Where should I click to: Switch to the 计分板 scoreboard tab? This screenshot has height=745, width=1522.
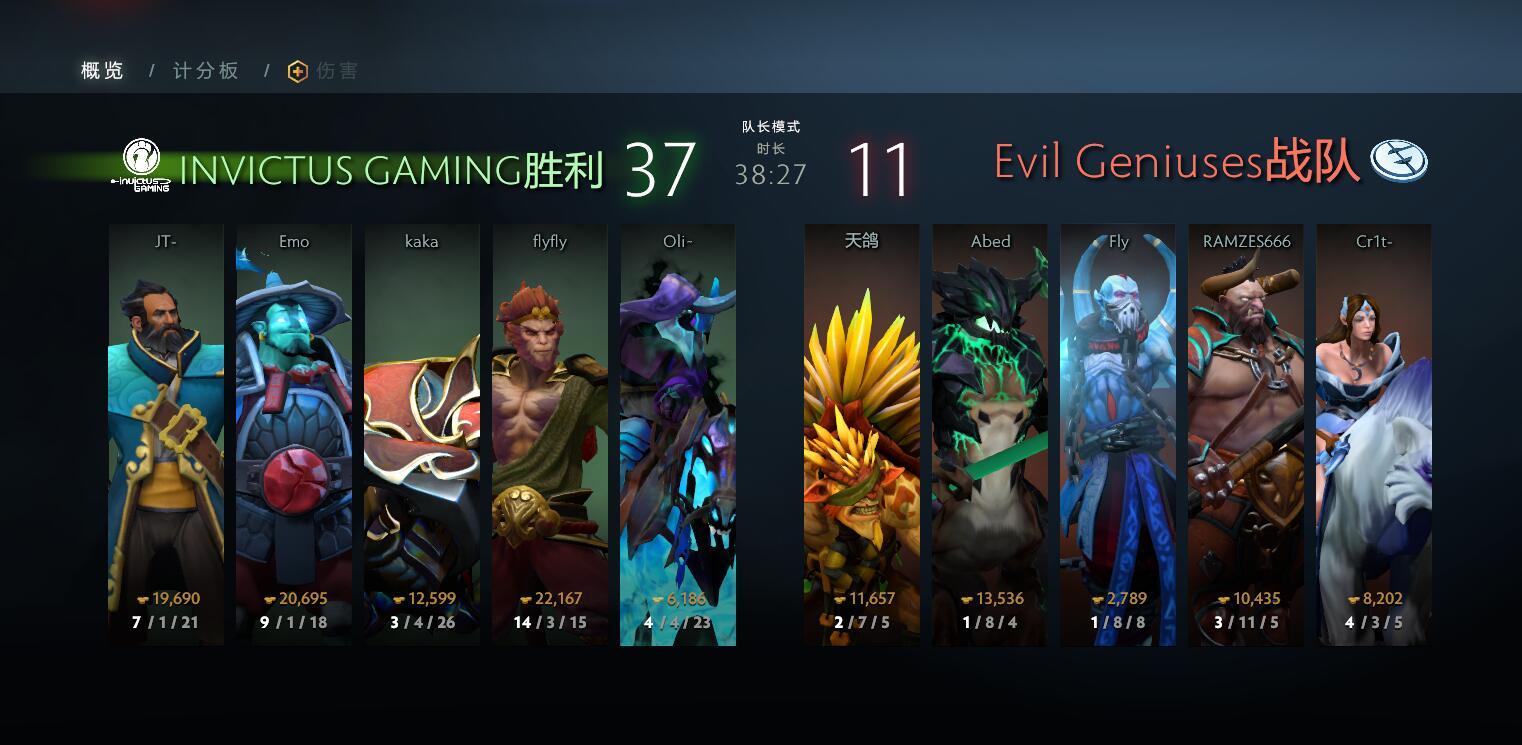click(x=203, y=70)
